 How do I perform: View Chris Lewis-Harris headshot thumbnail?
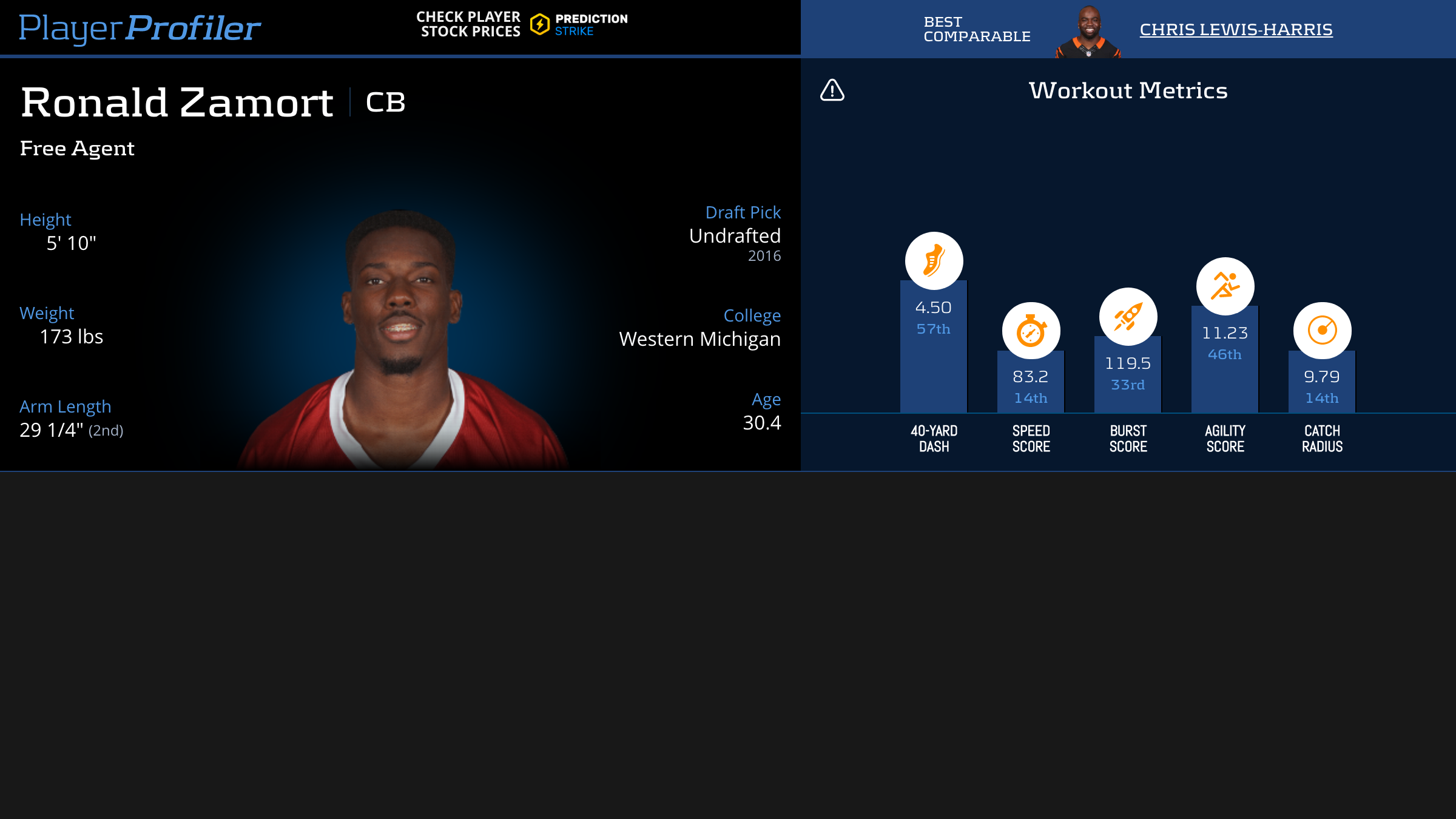click(x=1088, y=32)
